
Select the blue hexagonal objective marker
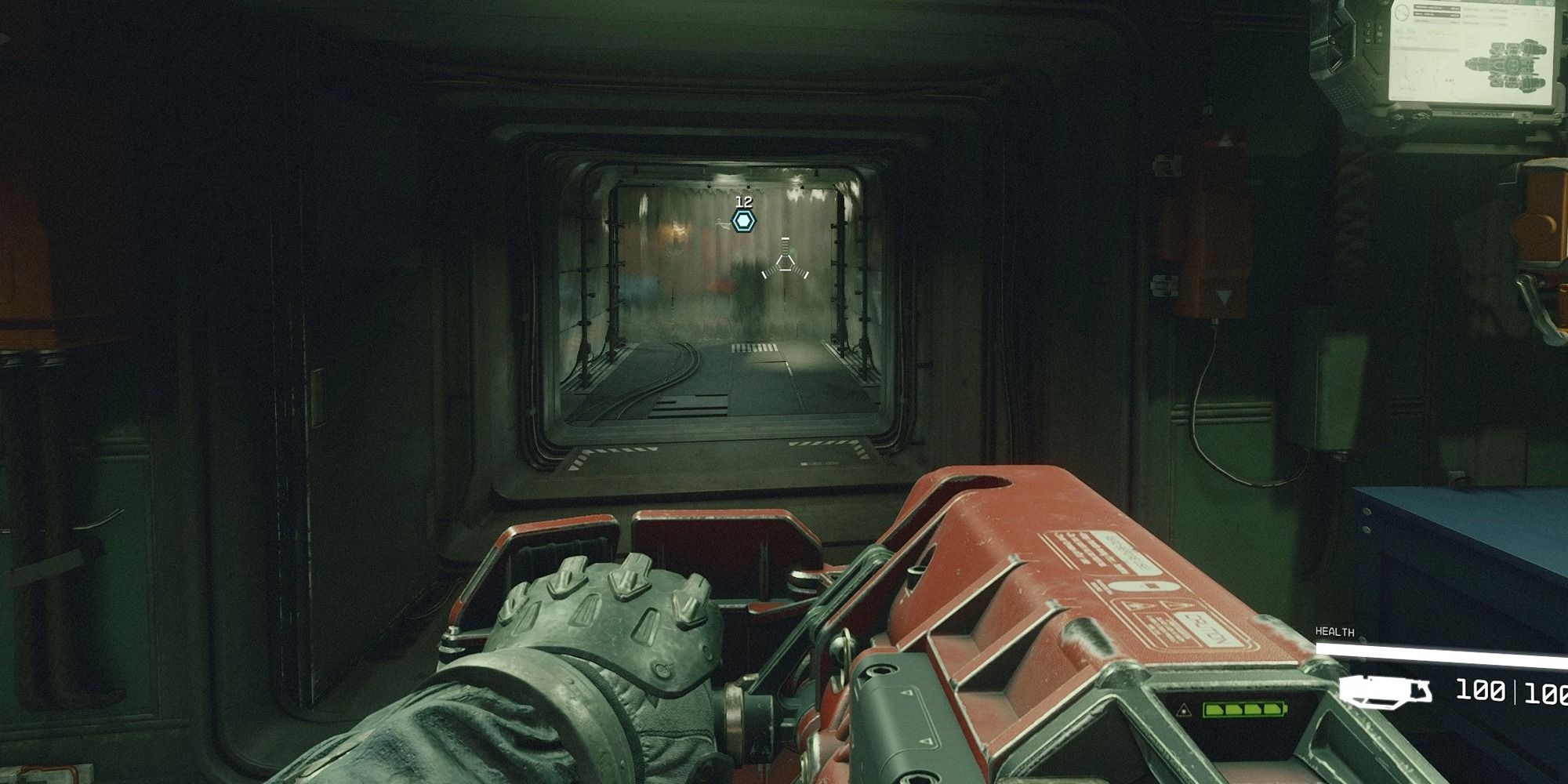coord(743,221)
